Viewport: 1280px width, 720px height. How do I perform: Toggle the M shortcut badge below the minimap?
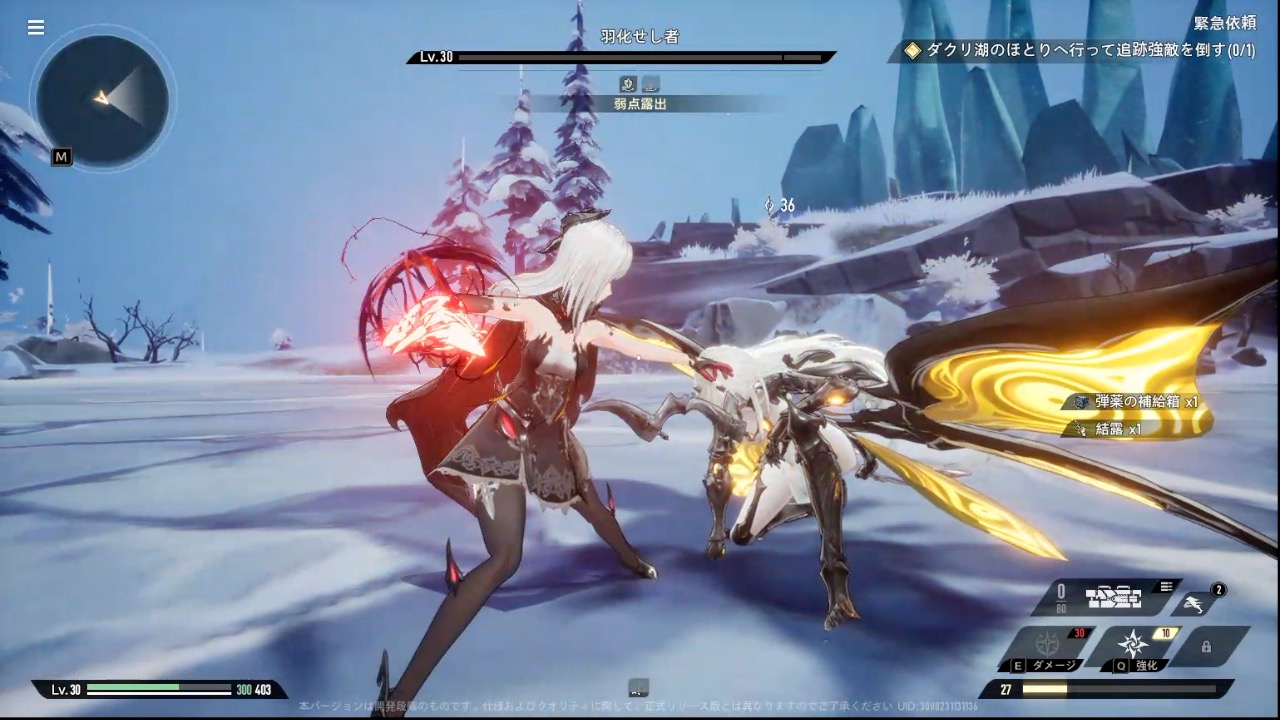(x=60, y=157)
